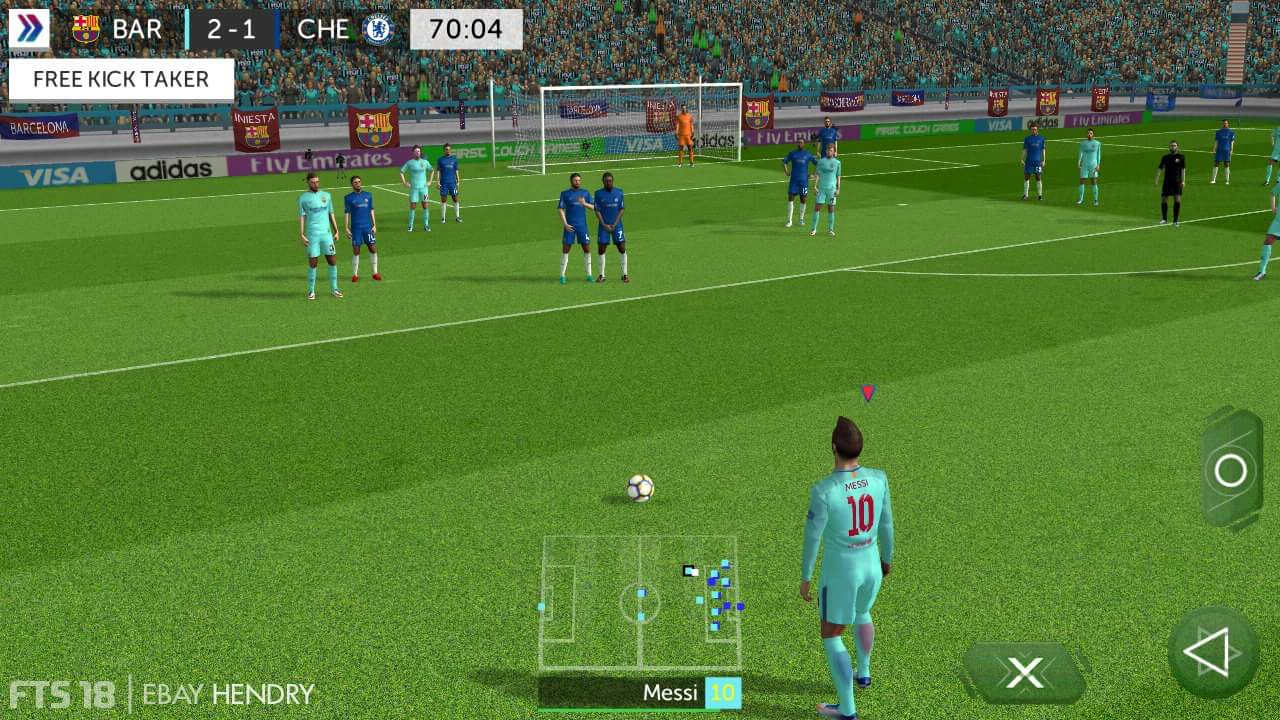Tap the X cancel free kick button

1024,672
